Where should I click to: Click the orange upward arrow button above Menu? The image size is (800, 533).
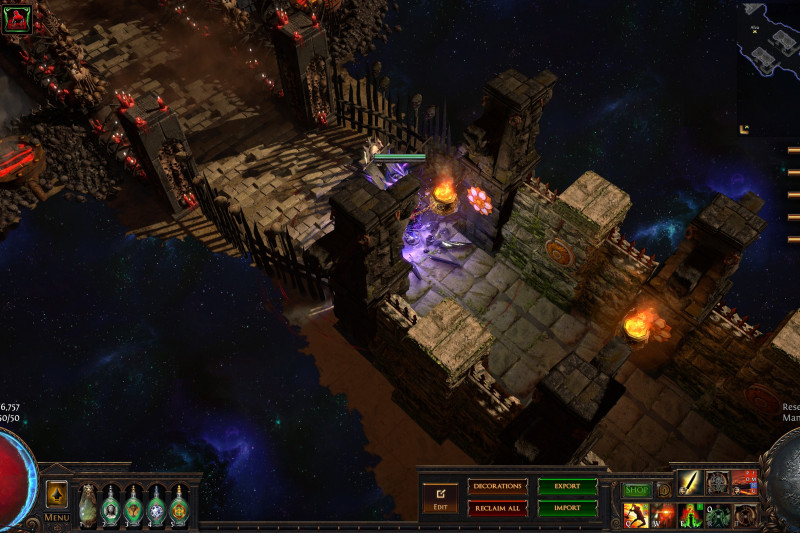[x=57, y=495]
